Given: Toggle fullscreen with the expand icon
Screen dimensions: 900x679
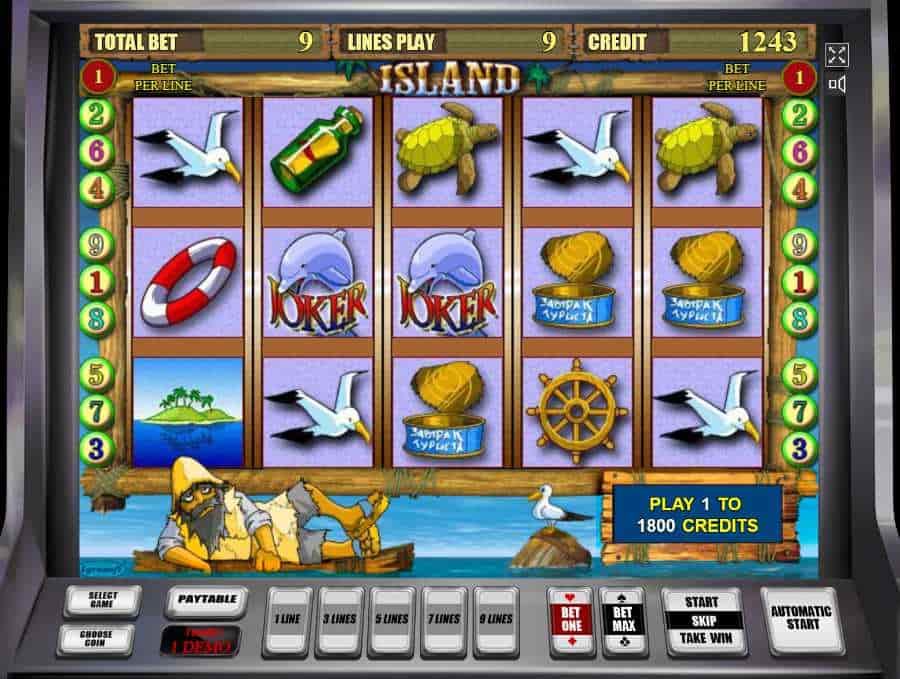Looking at the screenshot, I should [837, 55].
